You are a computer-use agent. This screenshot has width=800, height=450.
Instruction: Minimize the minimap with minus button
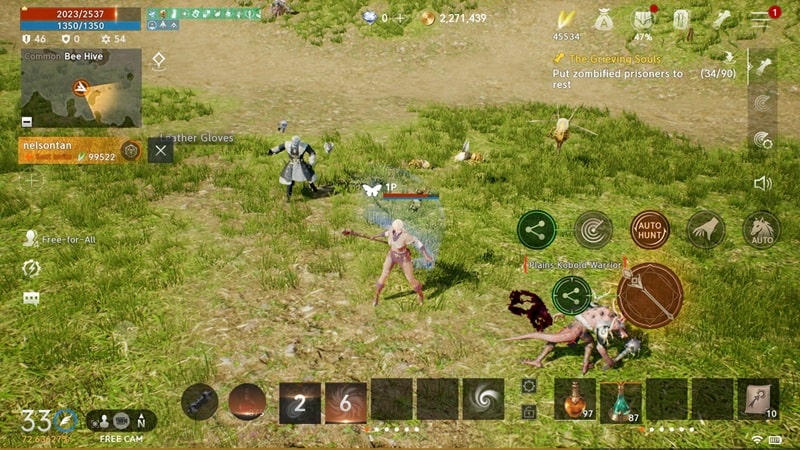point(26,122)
